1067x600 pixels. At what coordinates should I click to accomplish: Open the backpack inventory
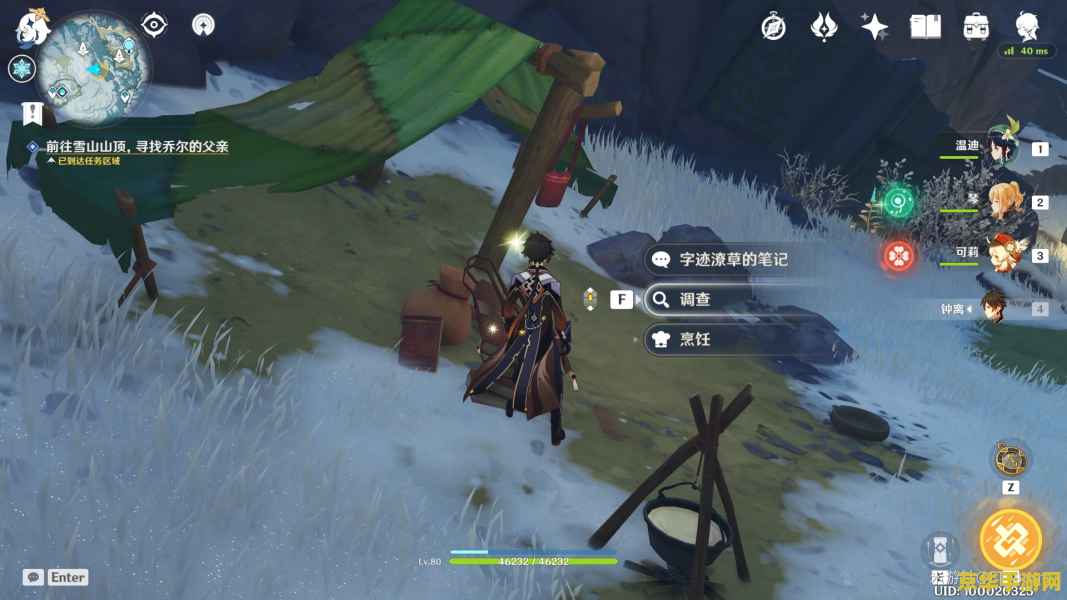976,27
